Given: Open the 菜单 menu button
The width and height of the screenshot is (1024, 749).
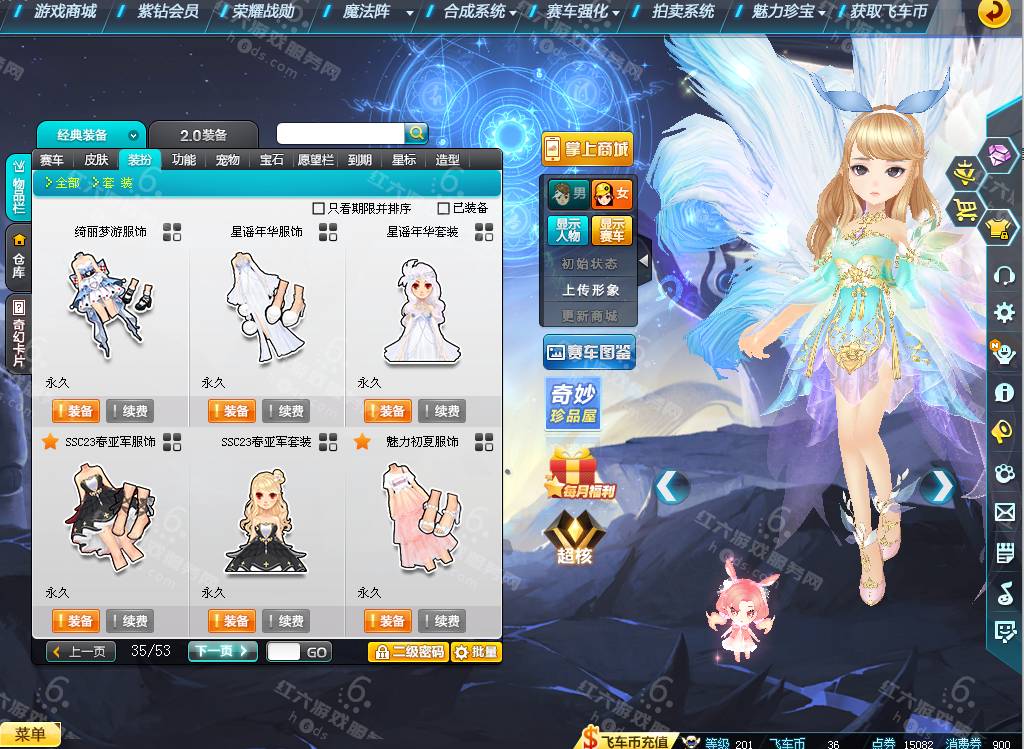Looking at the screenshot, I should click(30, 735).
